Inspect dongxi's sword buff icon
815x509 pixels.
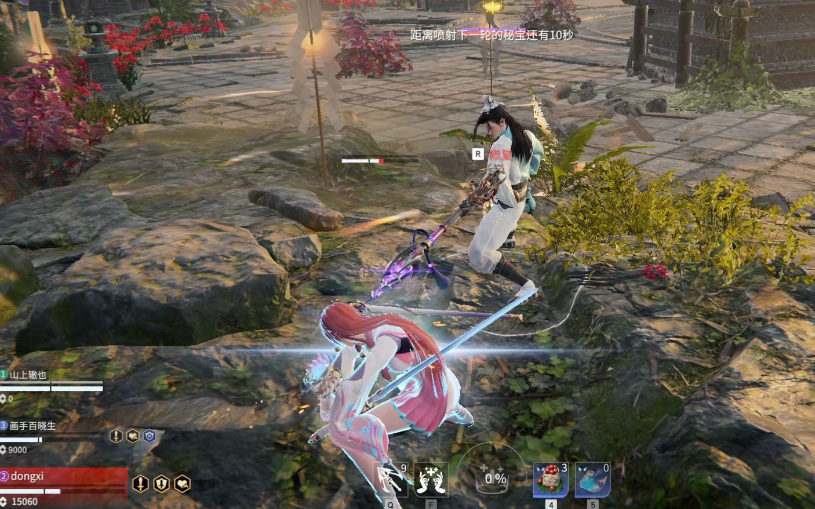[141, 484]
